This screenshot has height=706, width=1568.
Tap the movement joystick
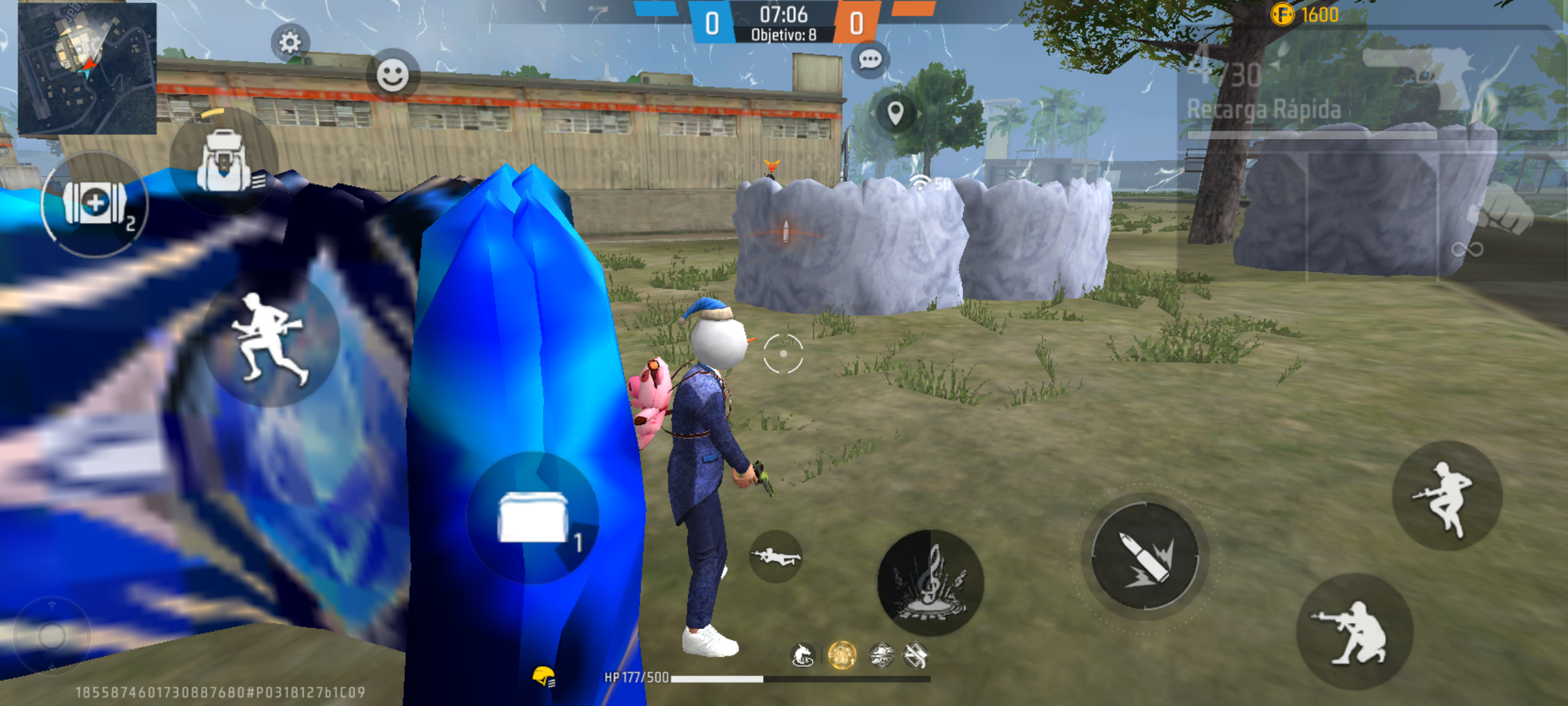(x=52, y=635)
